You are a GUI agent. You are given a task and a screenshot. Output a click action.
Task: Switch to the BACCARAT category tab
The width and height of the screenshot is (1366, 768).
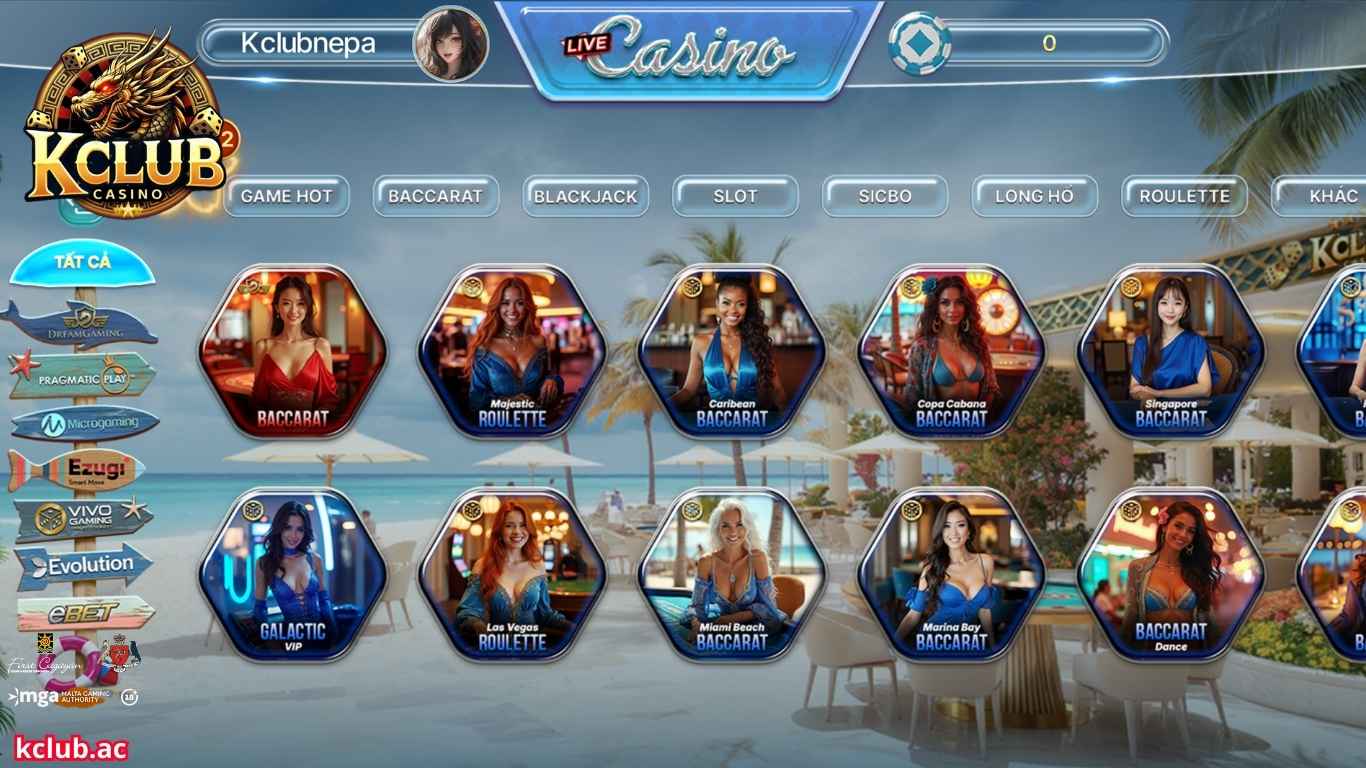(437, 196)
